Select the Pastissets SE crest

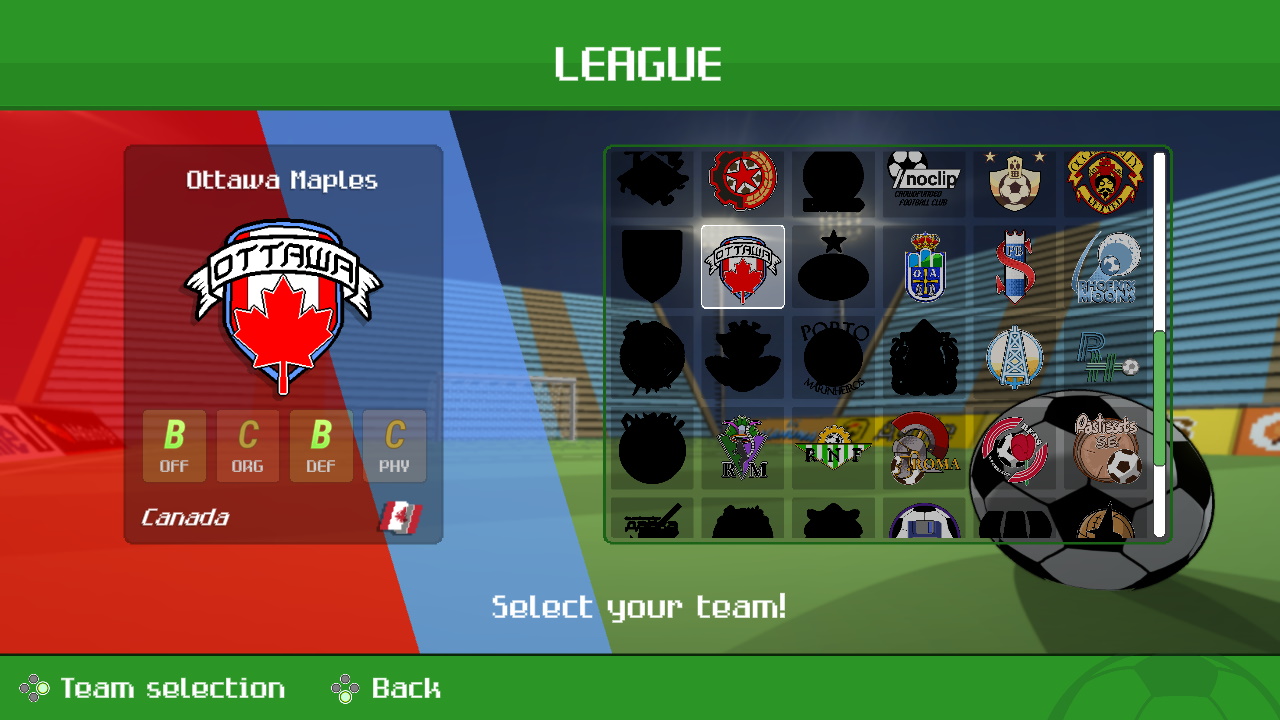pyautogui.click(x=1107, y=447)
